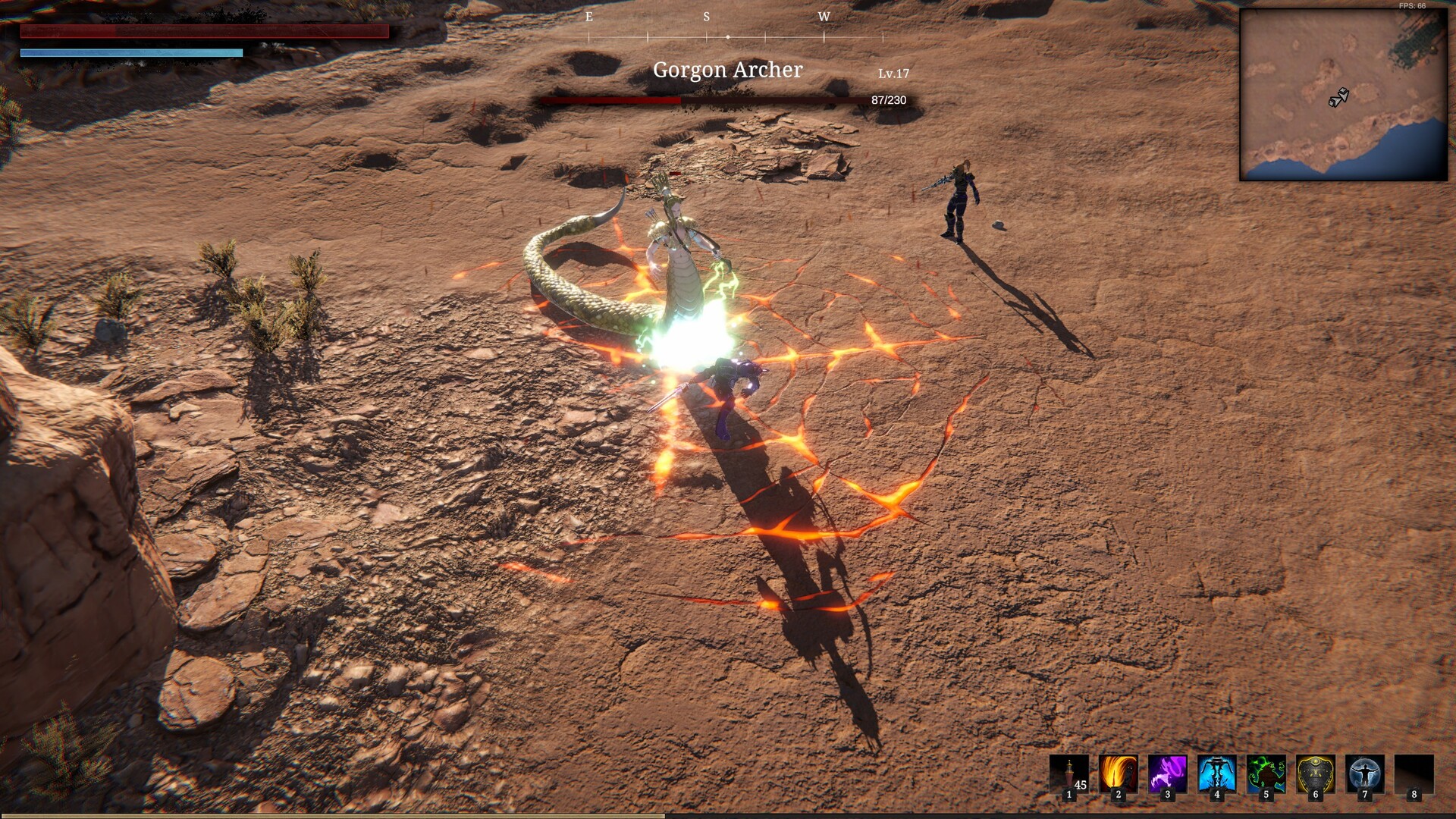Image resolution: width=1456 pixels, height=819 pixels.
Task: Activate the blue sphere aura skill
Action: 1365,774
